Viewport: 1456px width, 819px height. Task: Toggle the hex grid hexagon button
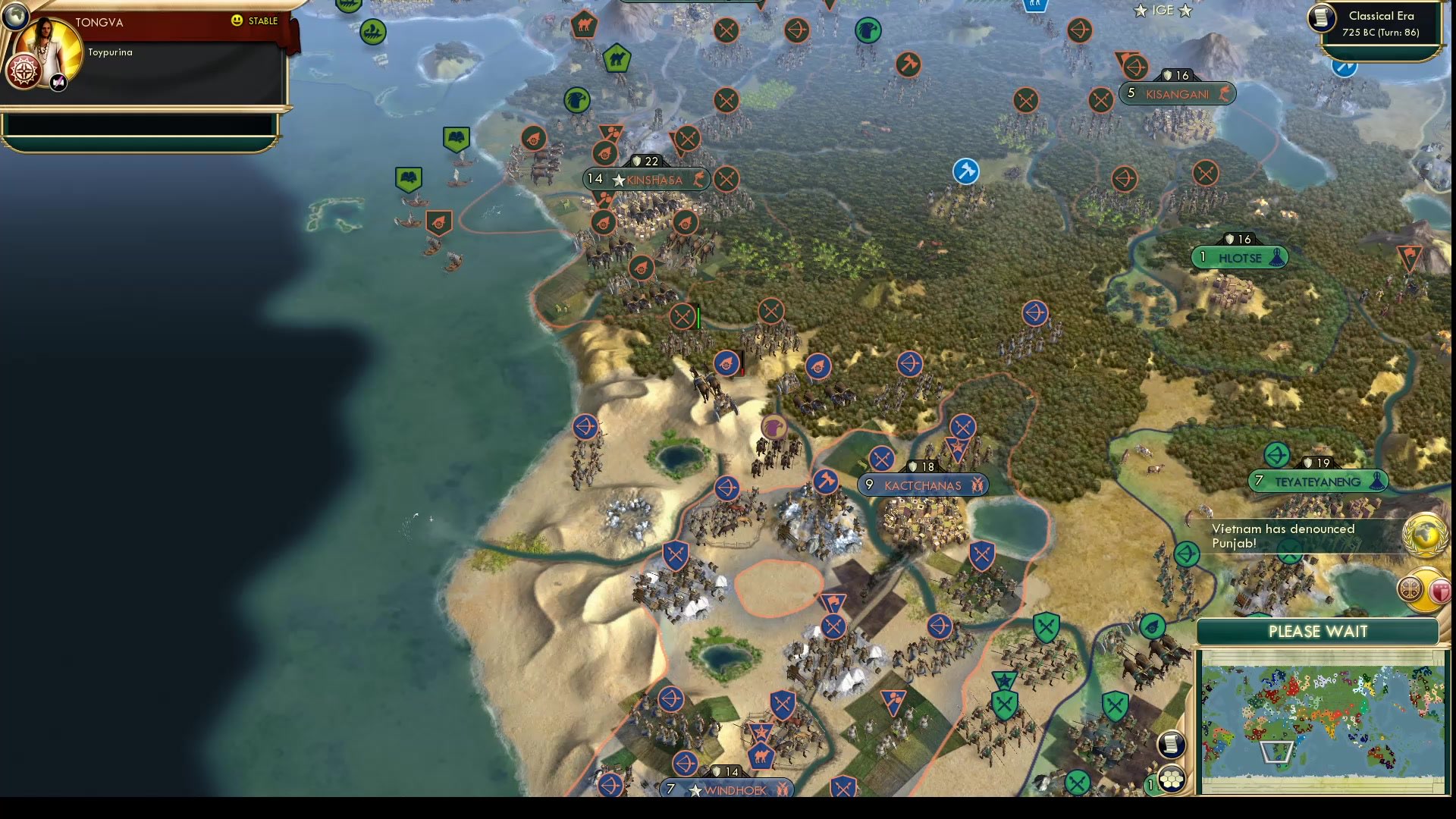1172,778
